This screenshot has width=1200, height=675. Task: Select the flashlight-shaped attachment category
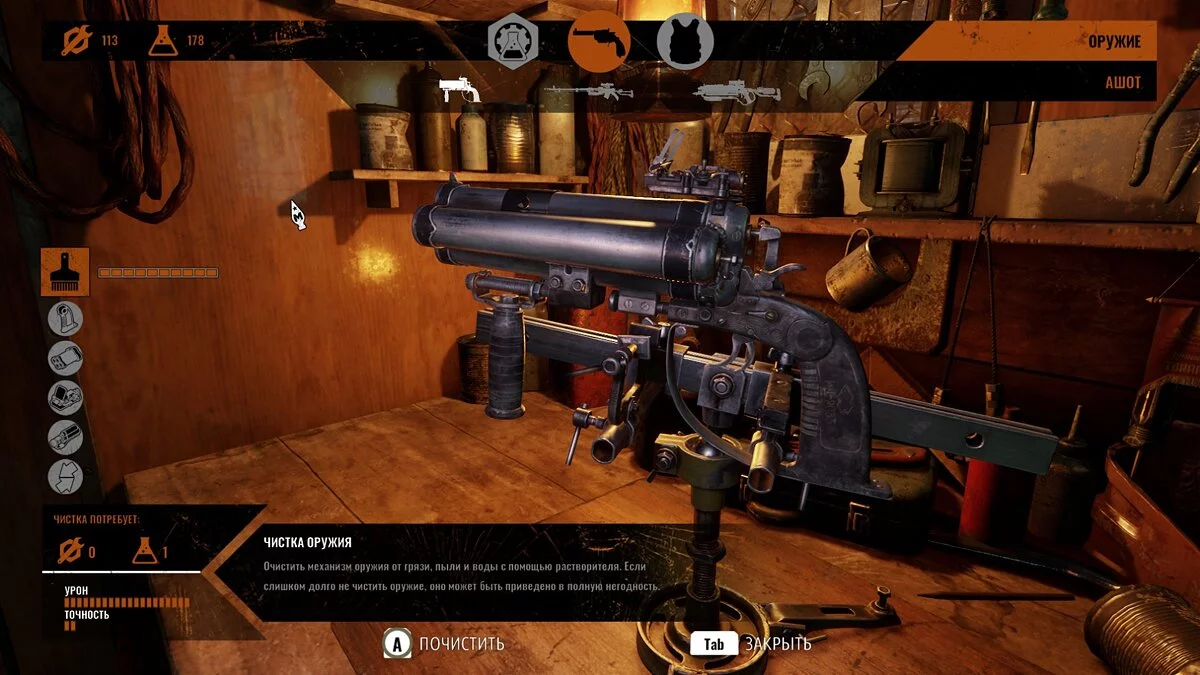tap(66, 436)
